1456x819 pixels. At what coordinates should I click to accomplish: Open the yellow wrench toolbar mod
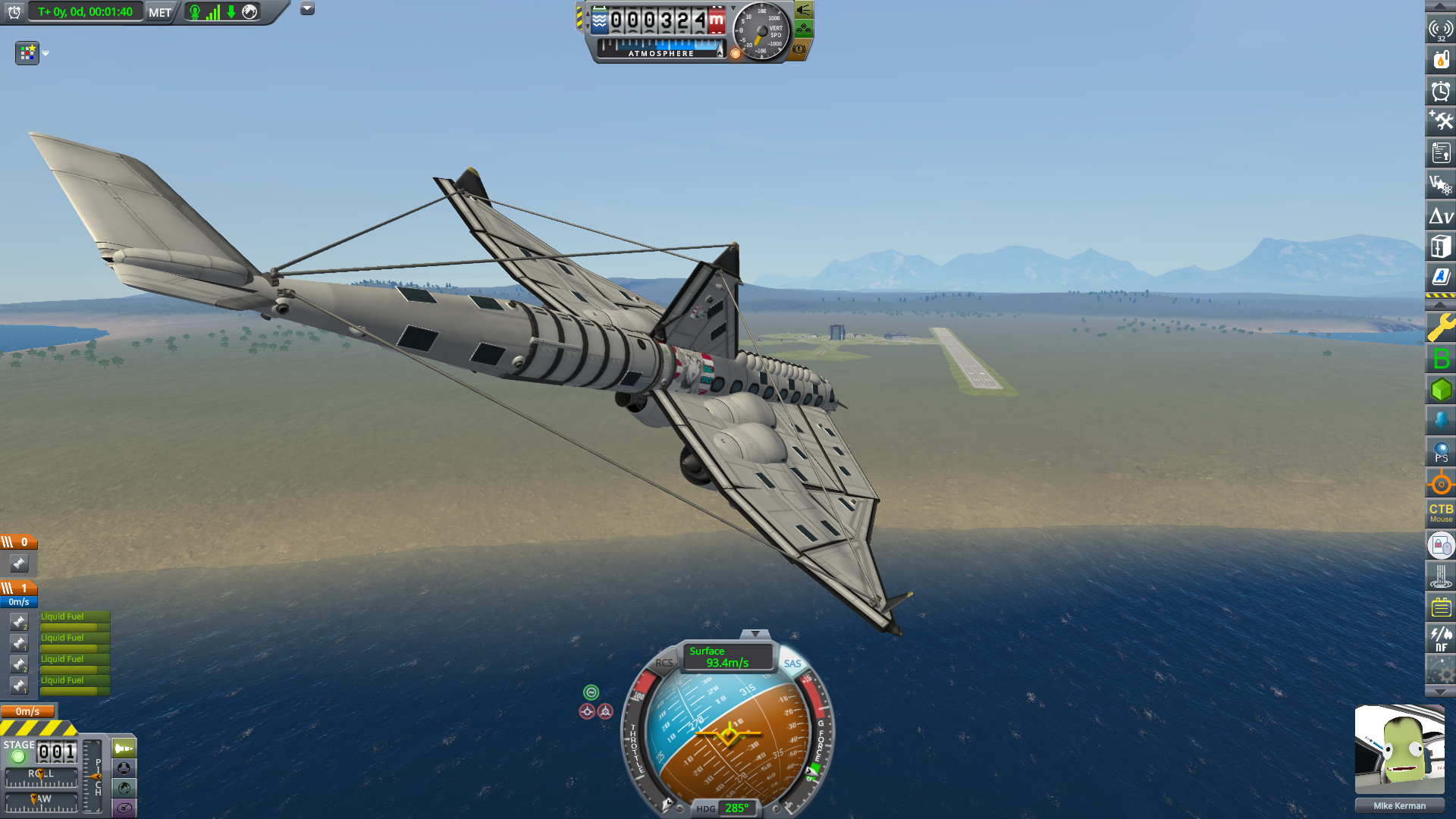point(1441,328)
